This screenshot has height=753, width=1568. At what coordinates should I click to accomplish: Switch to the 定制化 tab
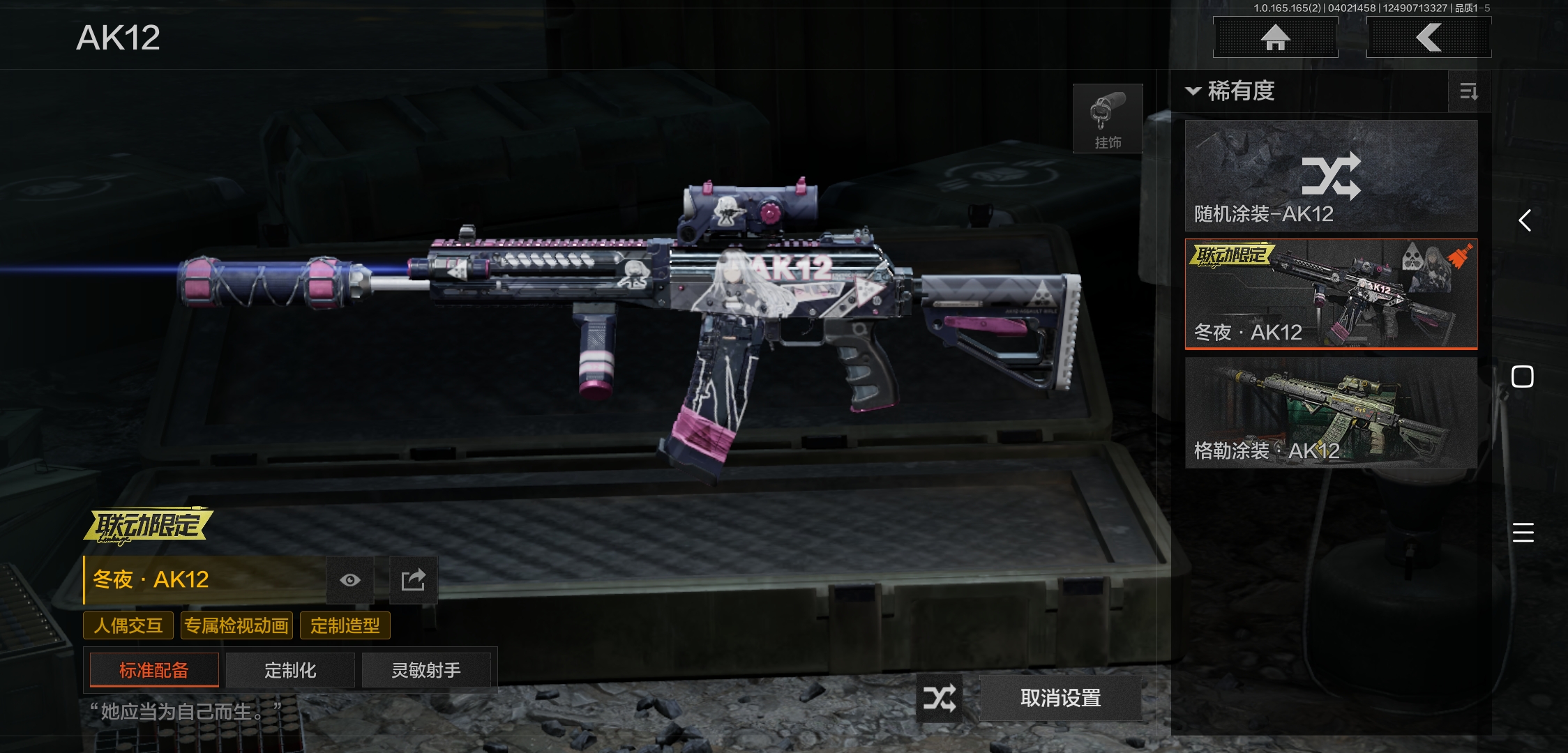point(290,670)
